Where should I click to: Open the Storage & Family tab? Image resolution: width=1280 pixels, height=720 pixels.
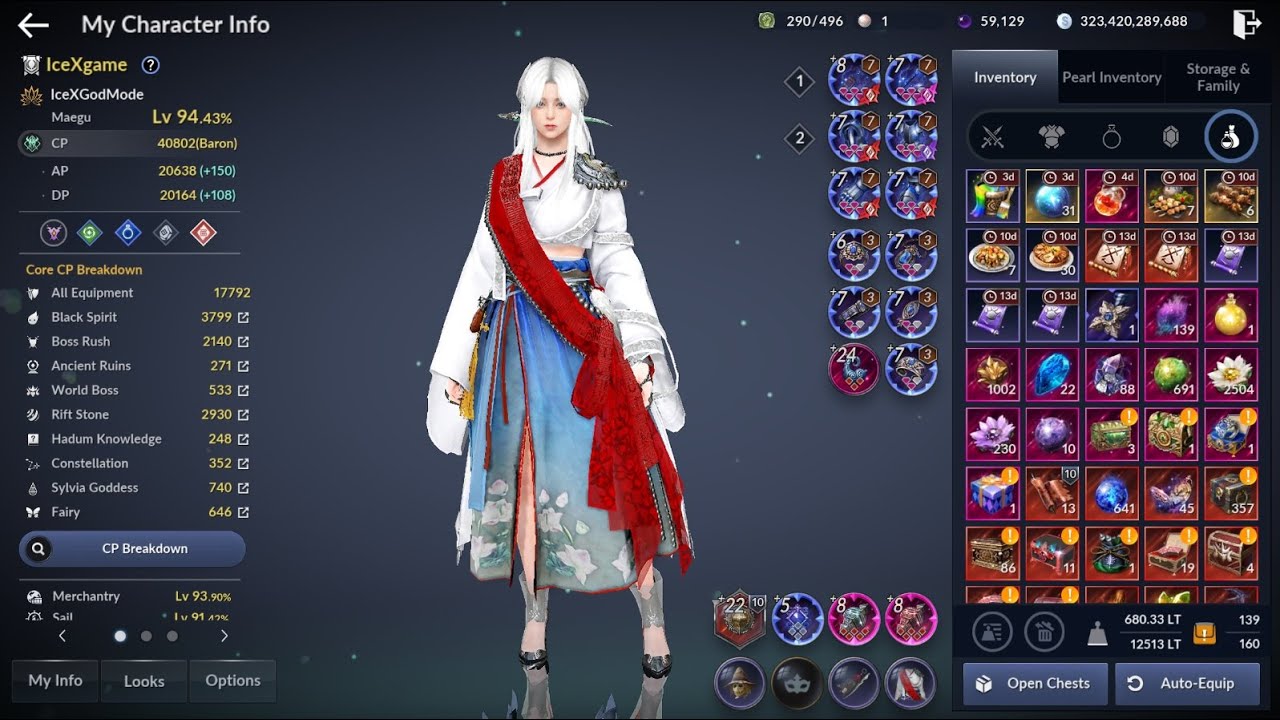point(1217,77)
